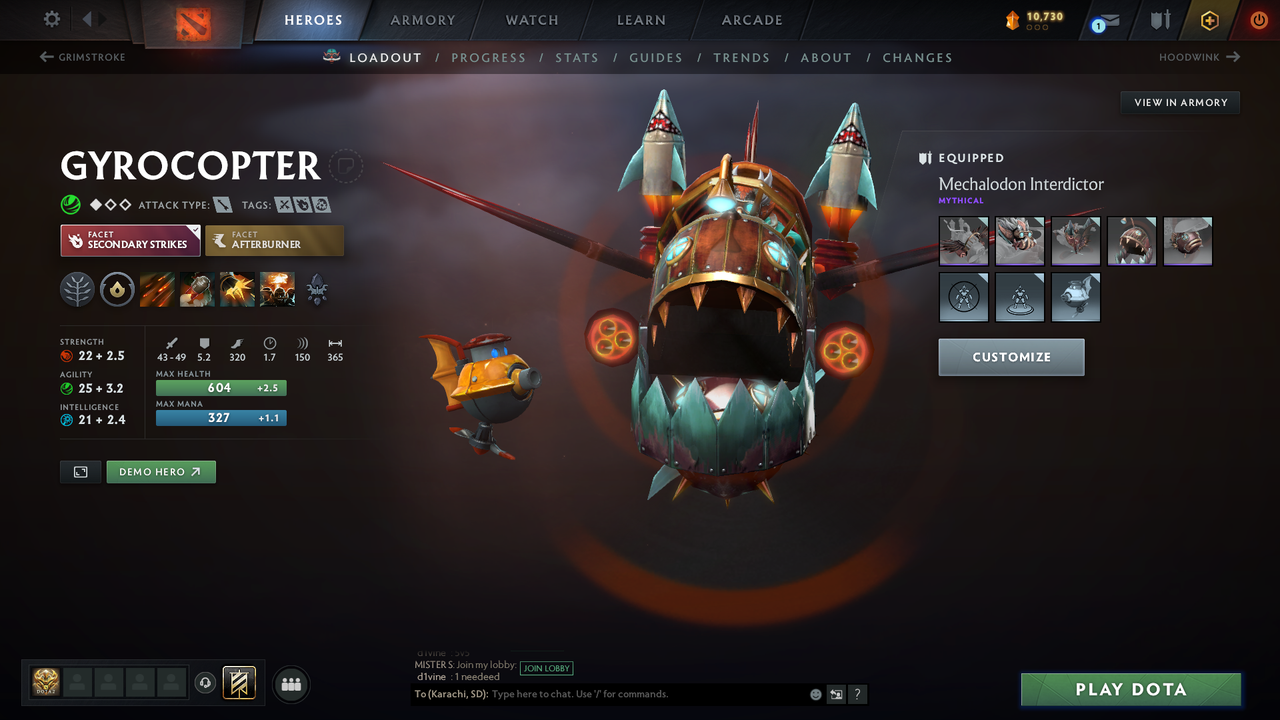1280x720 pixels.
Task: Click the inbox envelope with notification badge
Action: point(1103,20)
